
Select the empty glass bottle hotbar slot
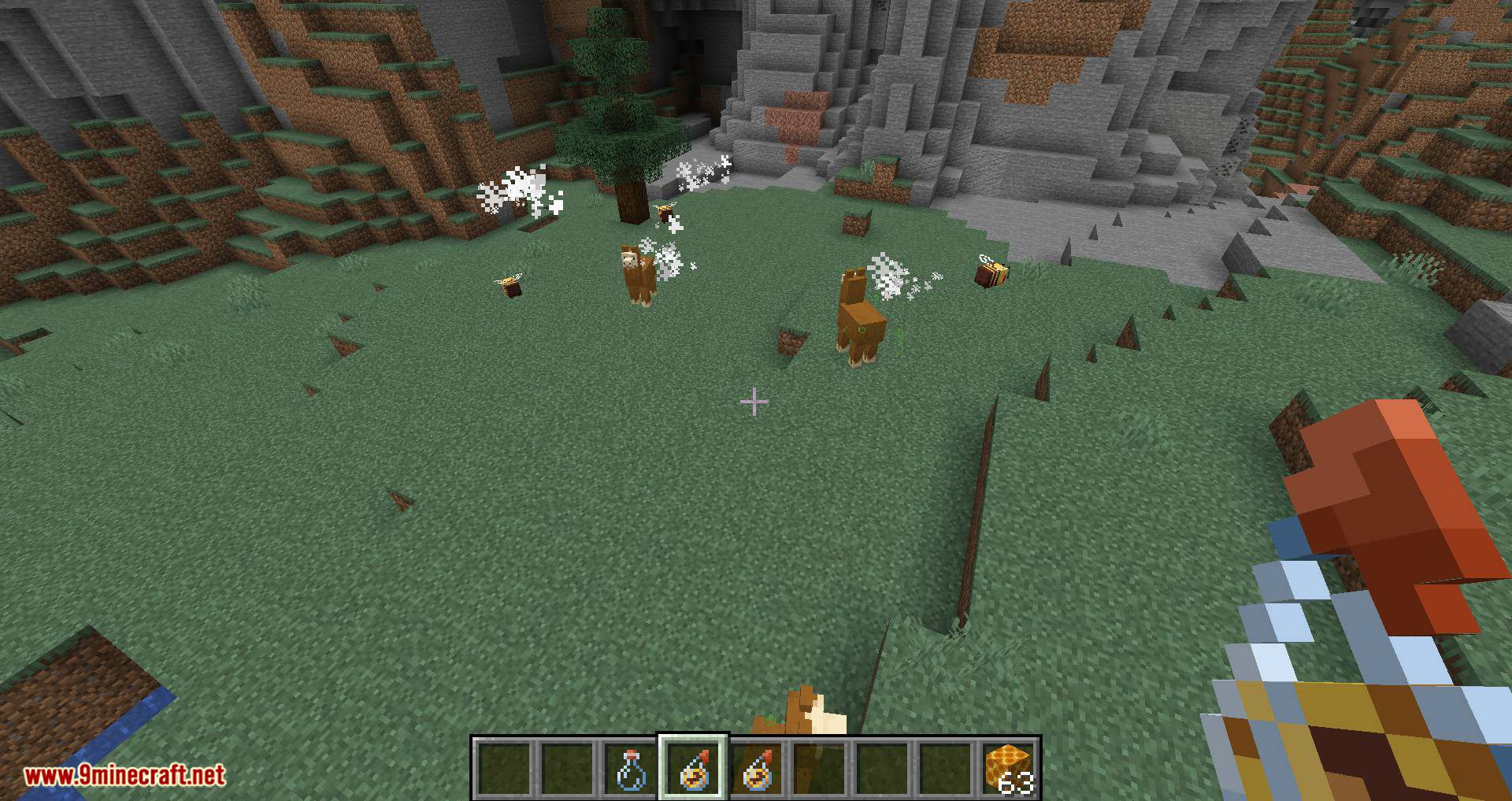[x=630, y=769]
